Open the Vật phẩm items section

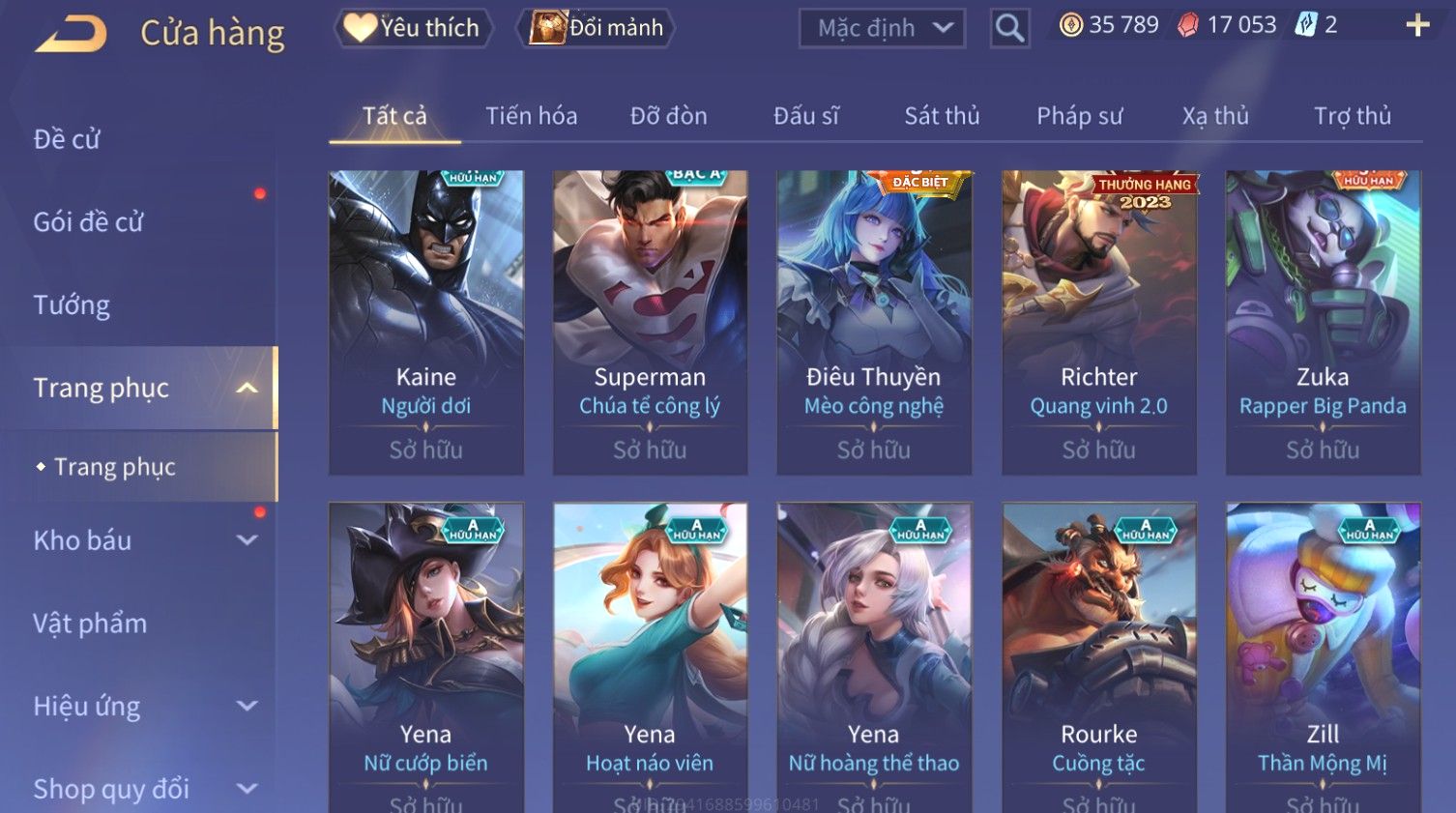(x=90, y=624)
